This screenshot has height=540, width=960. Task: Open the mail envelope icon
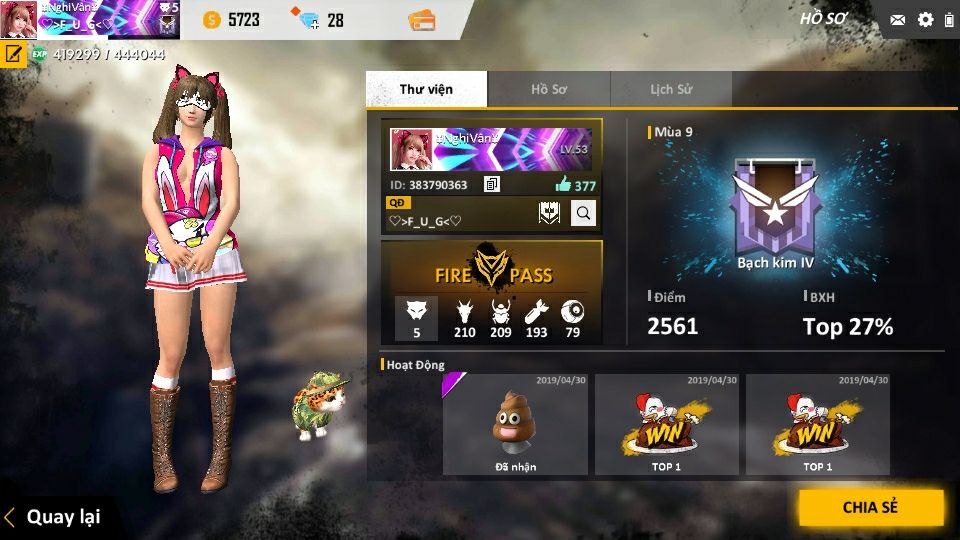[x=897, y=19]
